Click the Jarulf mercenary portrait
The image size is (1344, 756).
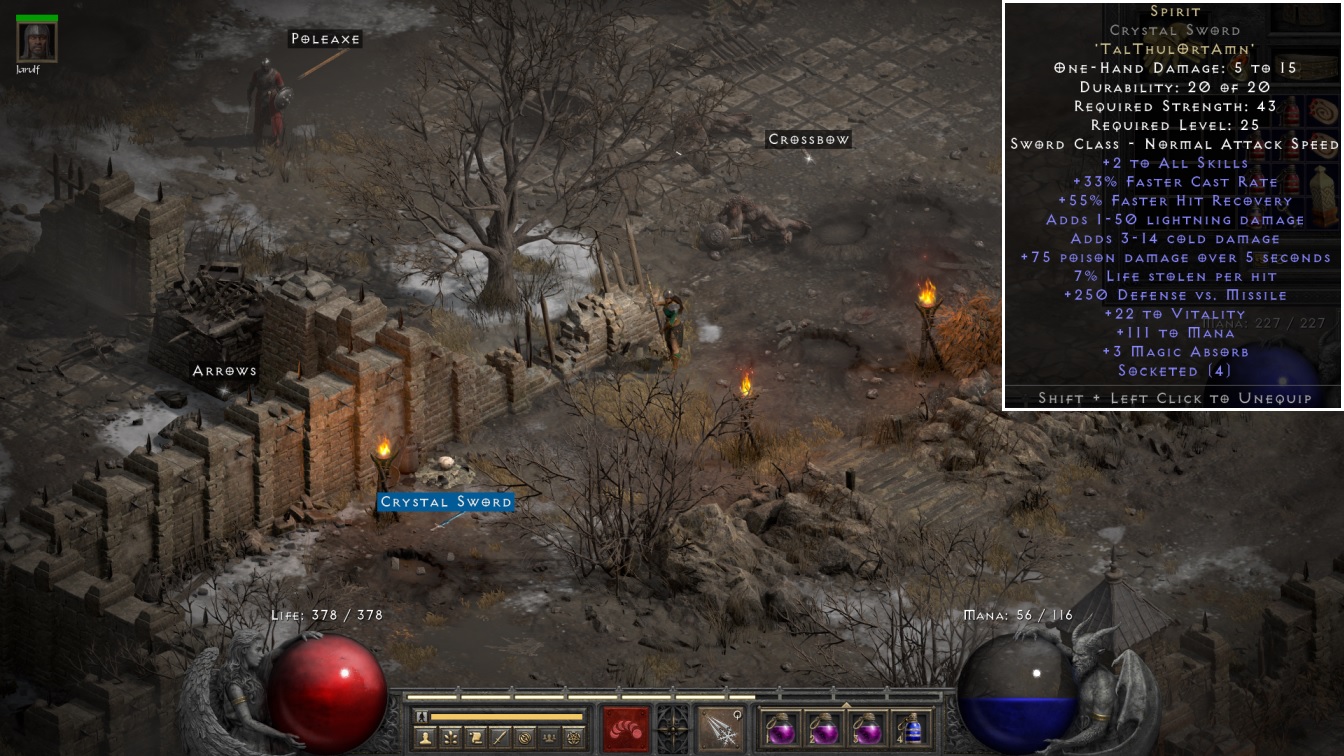[37, 42]
